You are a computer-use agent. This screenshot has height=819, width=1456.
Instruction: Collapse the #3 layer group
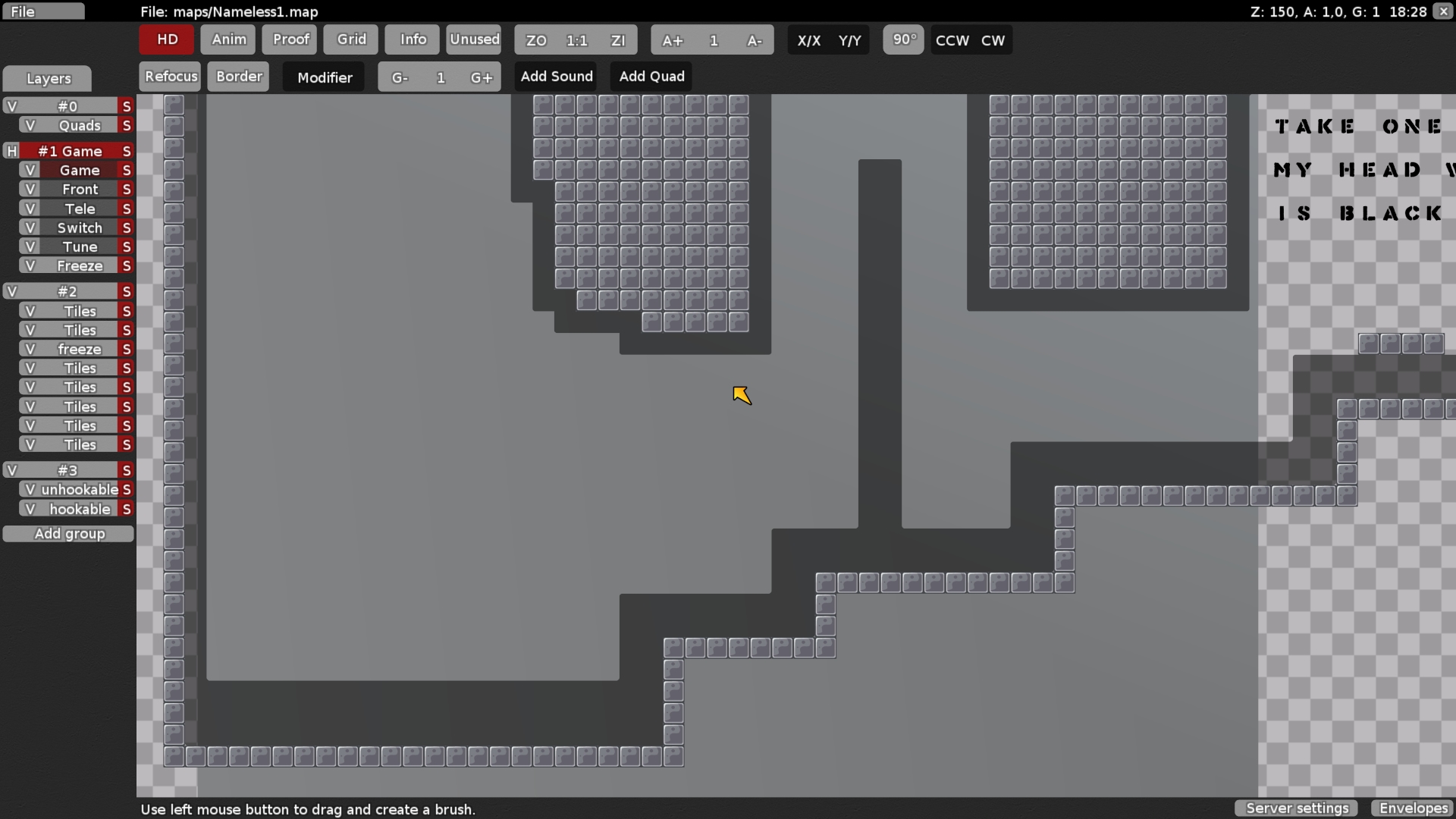click(x=11, y=470)
